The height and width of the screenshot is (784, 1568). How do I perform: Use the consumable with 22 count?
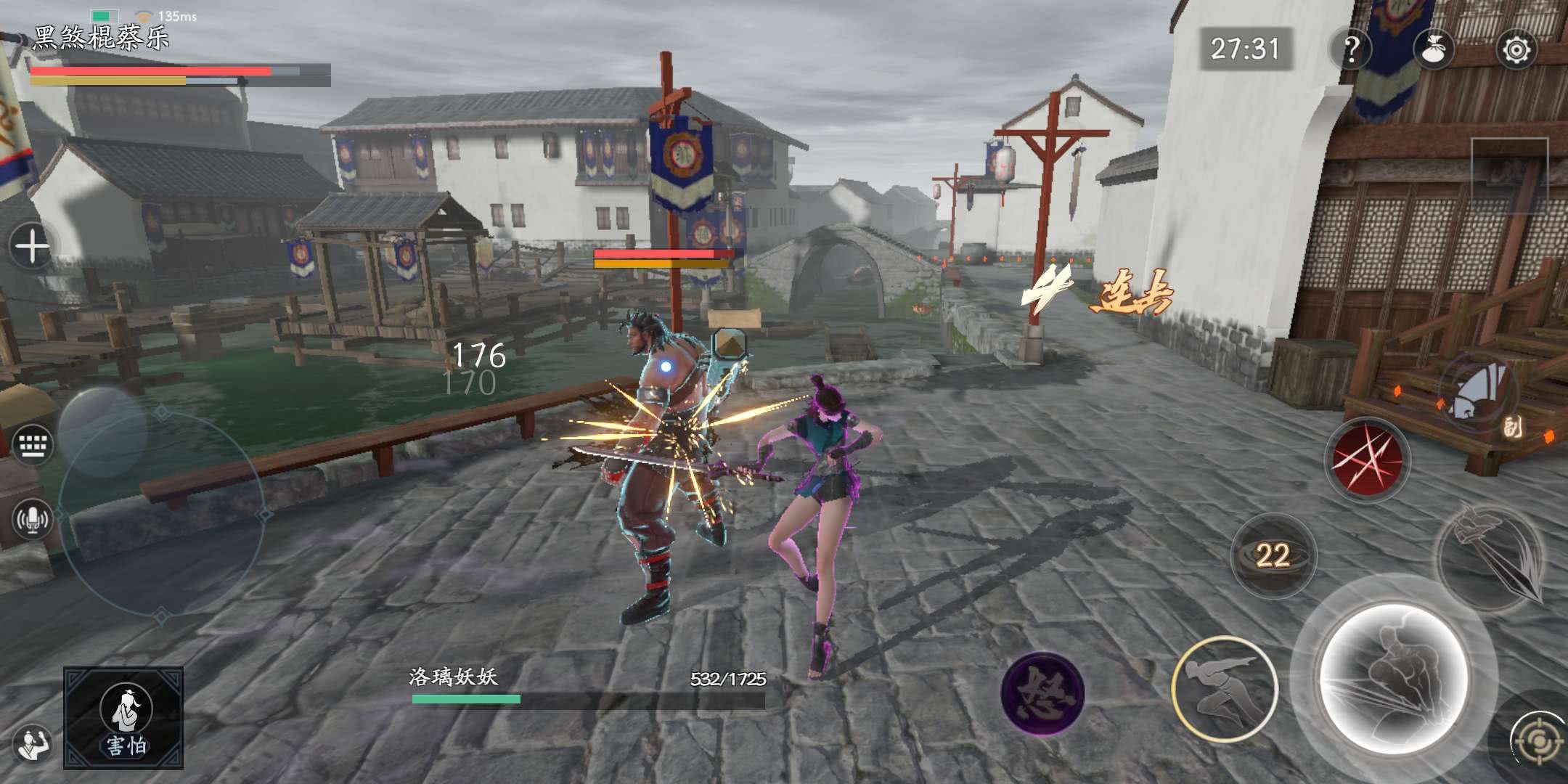(1273, 555)
